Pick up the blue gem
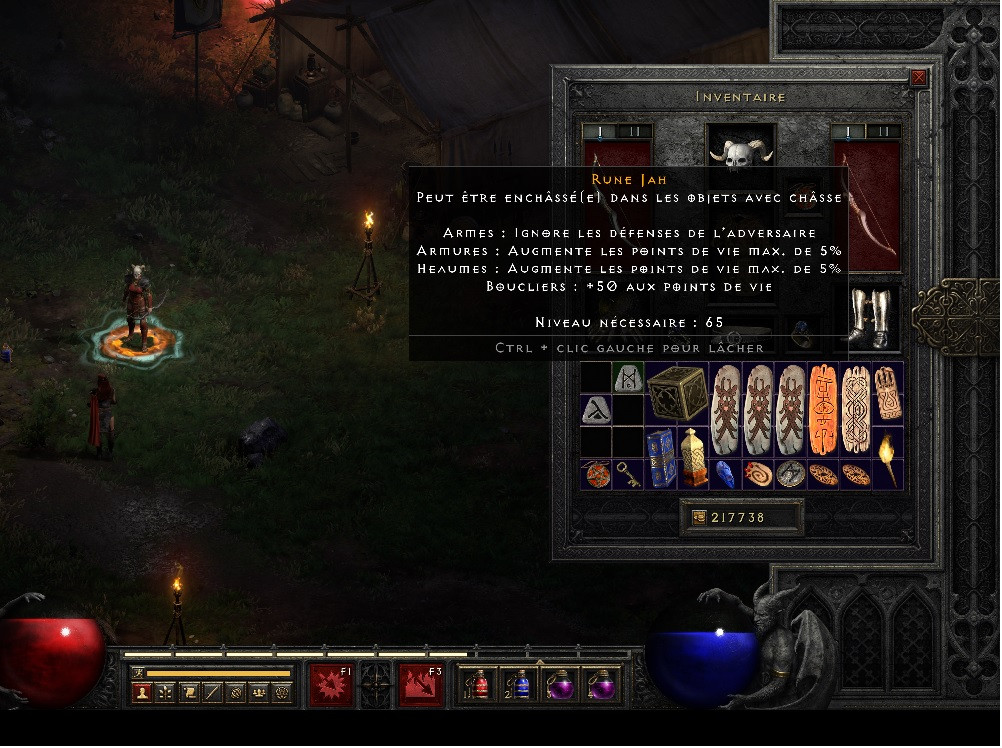This screenshot has width=1002, height=748. [725, 474]
